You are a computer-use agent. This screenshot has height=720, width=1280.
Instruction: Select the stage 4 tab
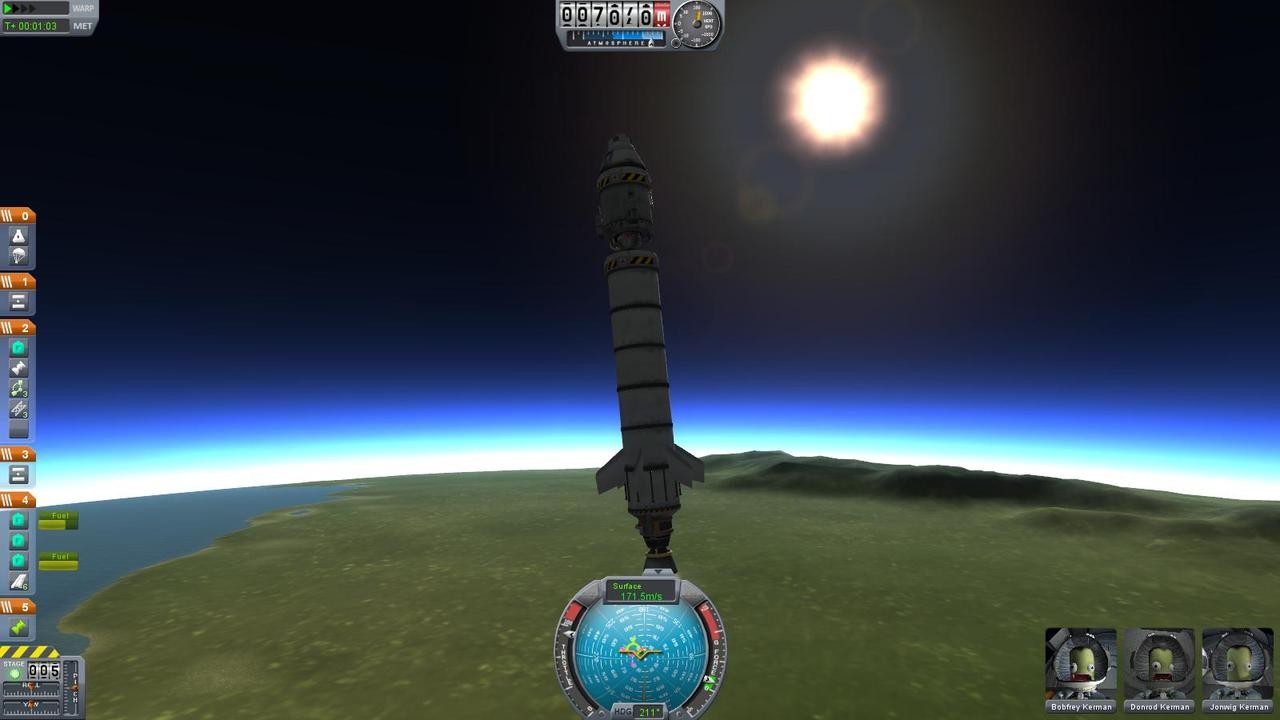click(17, 500)
